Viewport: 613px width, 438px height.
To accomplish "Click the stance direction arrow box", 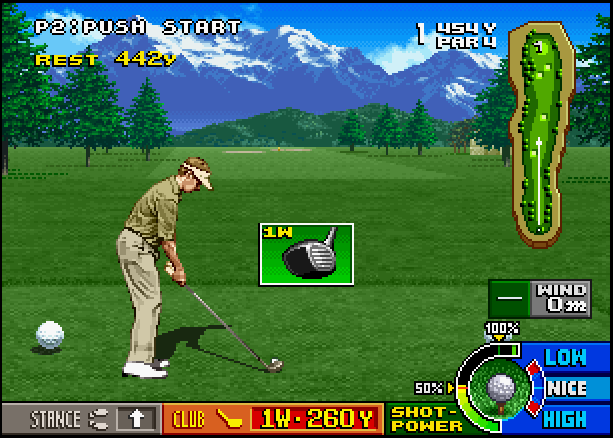I will coord(137,419).
